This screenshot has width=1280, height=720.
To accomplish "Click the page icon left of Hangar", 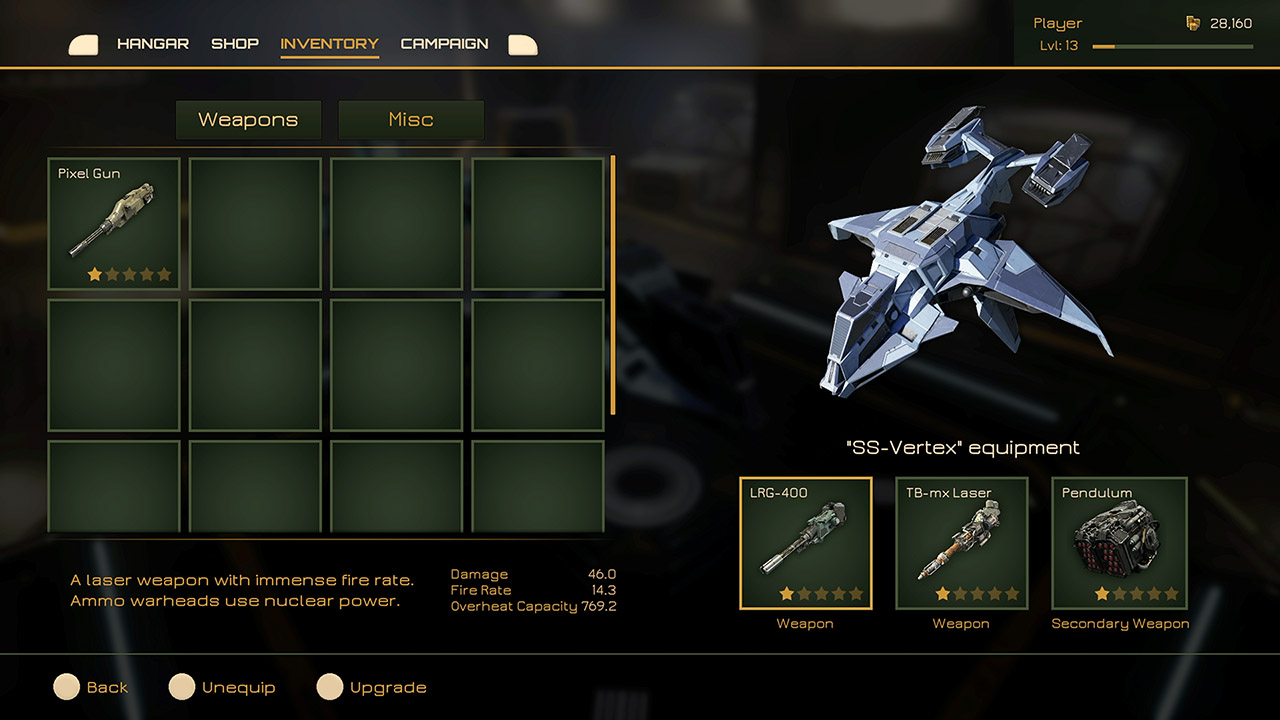I will (83, 44).
